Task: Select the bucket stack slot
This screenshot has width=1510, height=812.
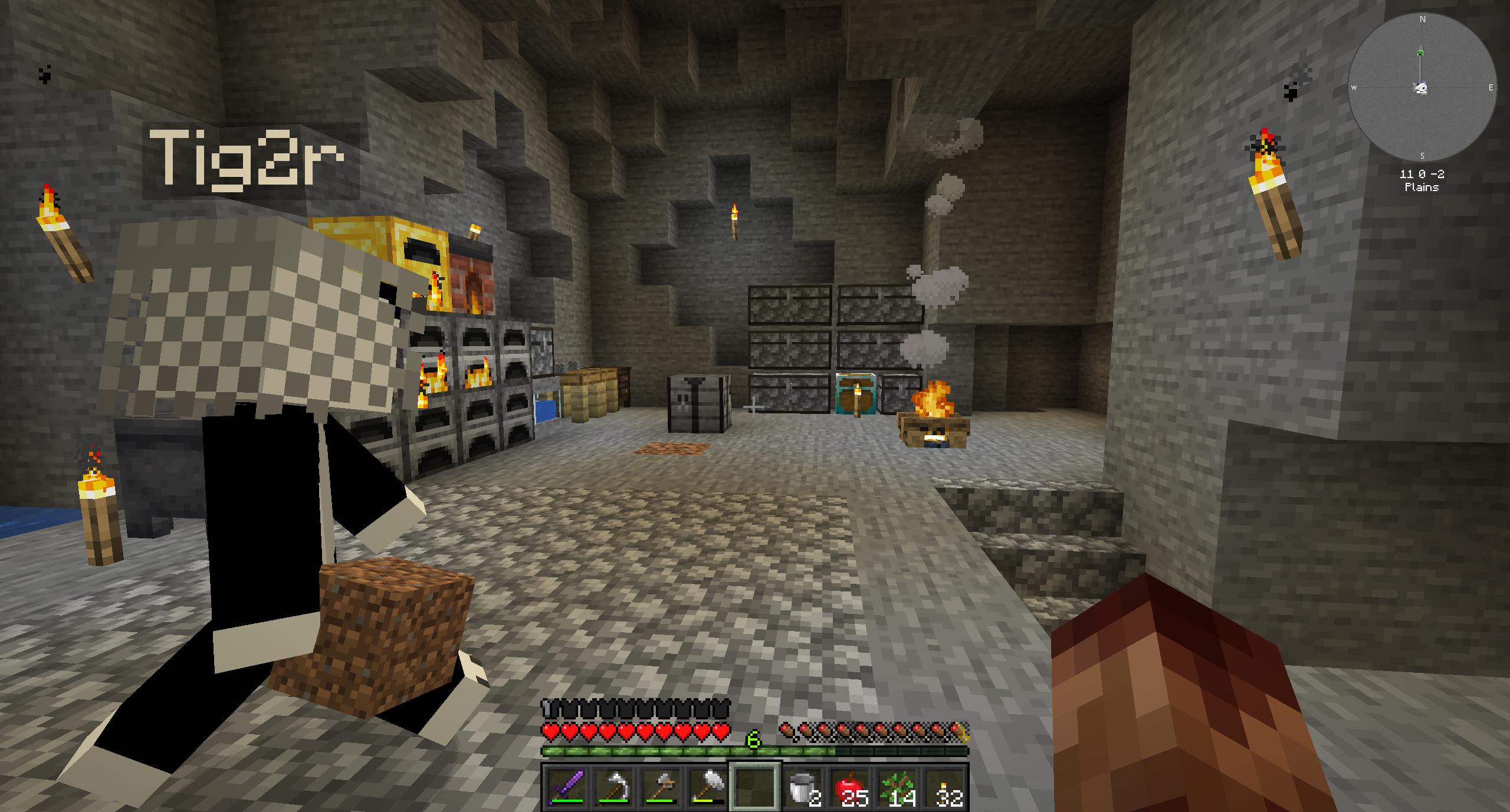Action: click(x=803, y=787)
